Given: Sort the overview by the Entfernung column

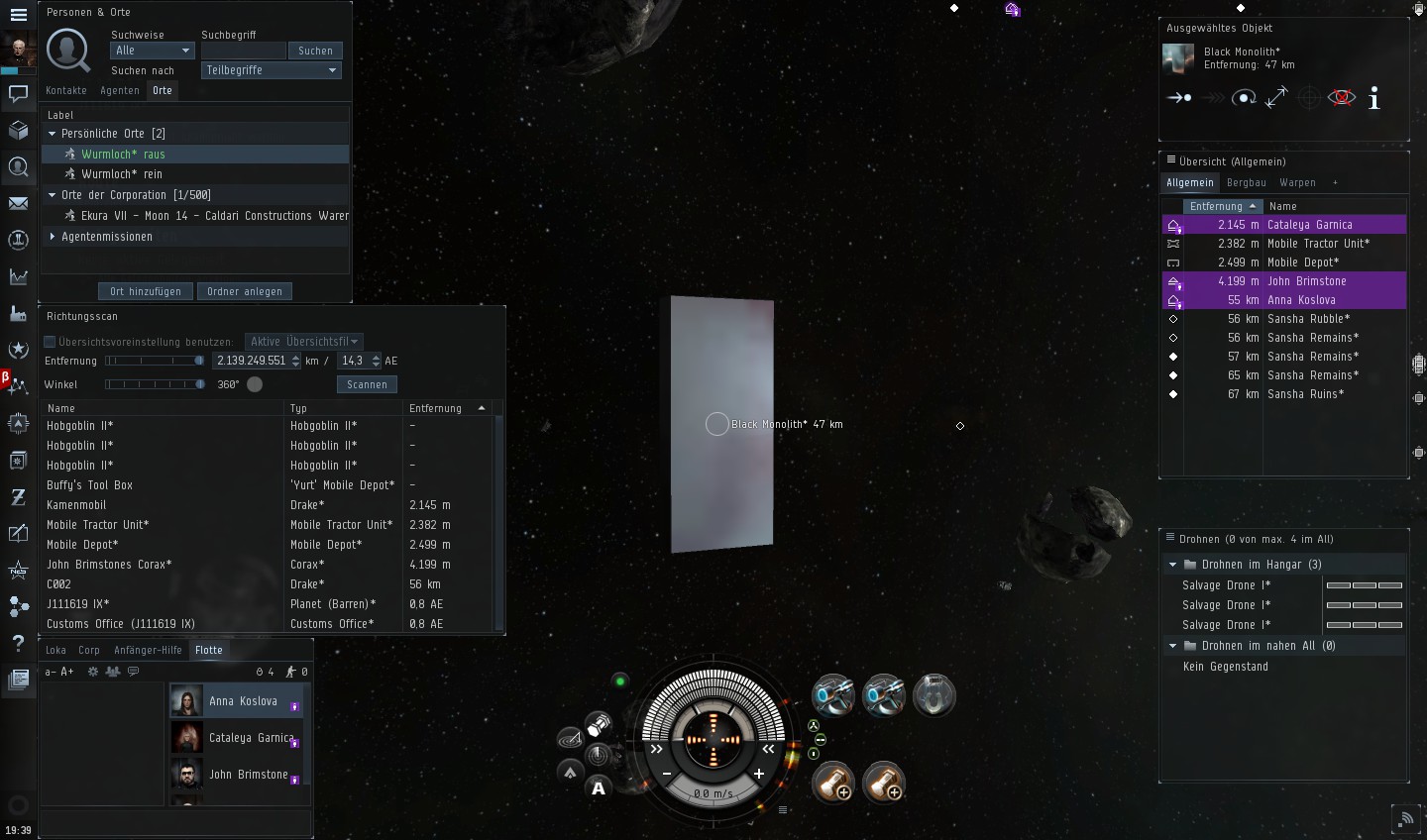Looking at the screenshot, I should [1221, 206].
